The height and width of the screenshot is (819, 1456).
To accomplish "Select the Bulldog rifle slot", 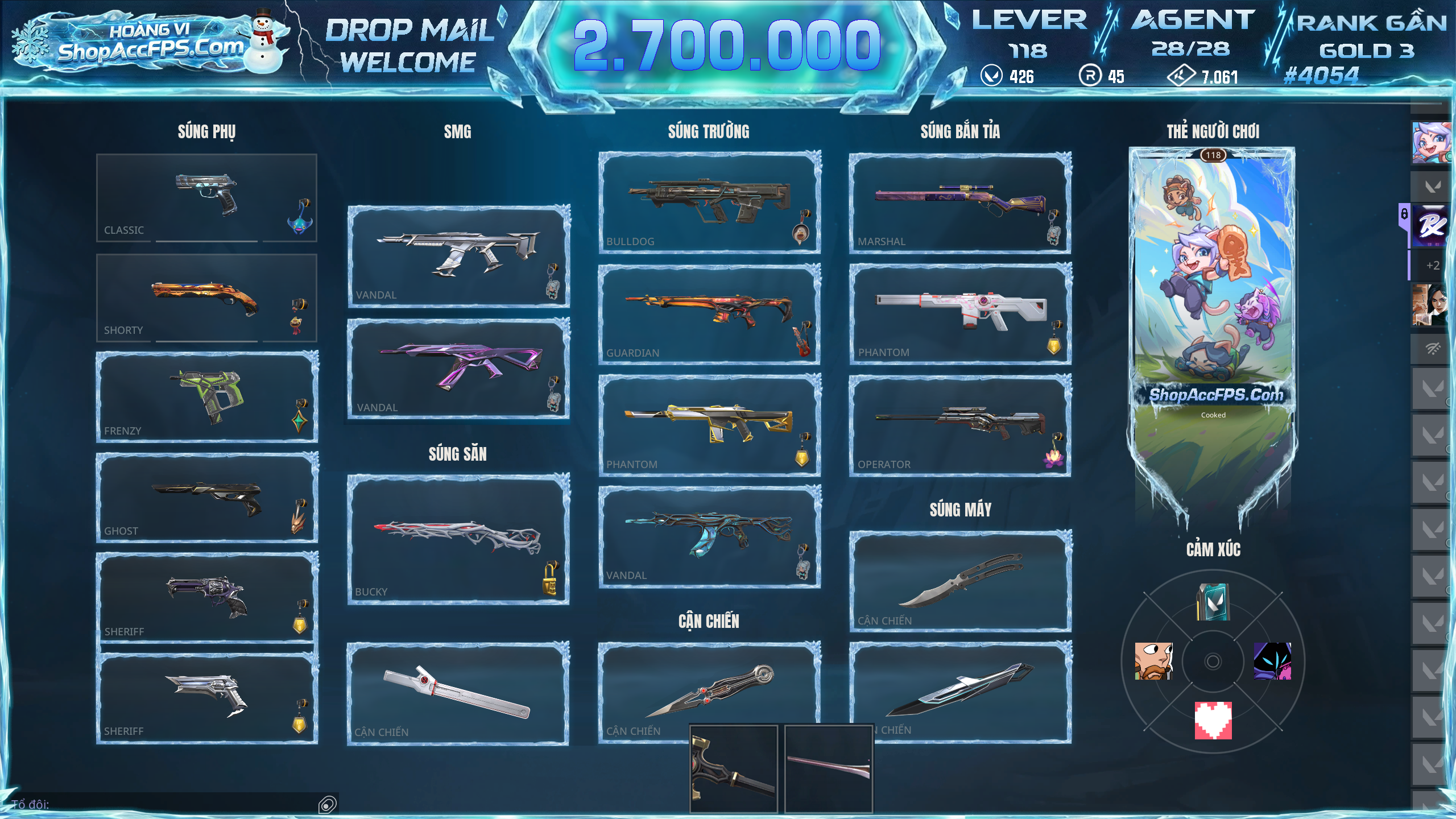I will [709, 202].
